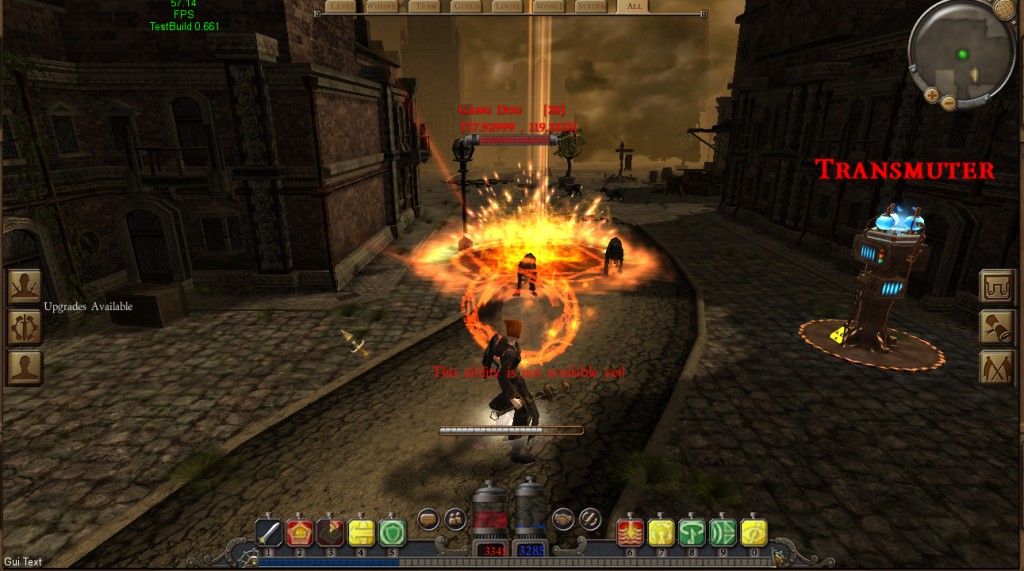1024x571 pixels.
Task: Activate the green skill in hotbar slot 8
Action: click(x=692, y=531)
